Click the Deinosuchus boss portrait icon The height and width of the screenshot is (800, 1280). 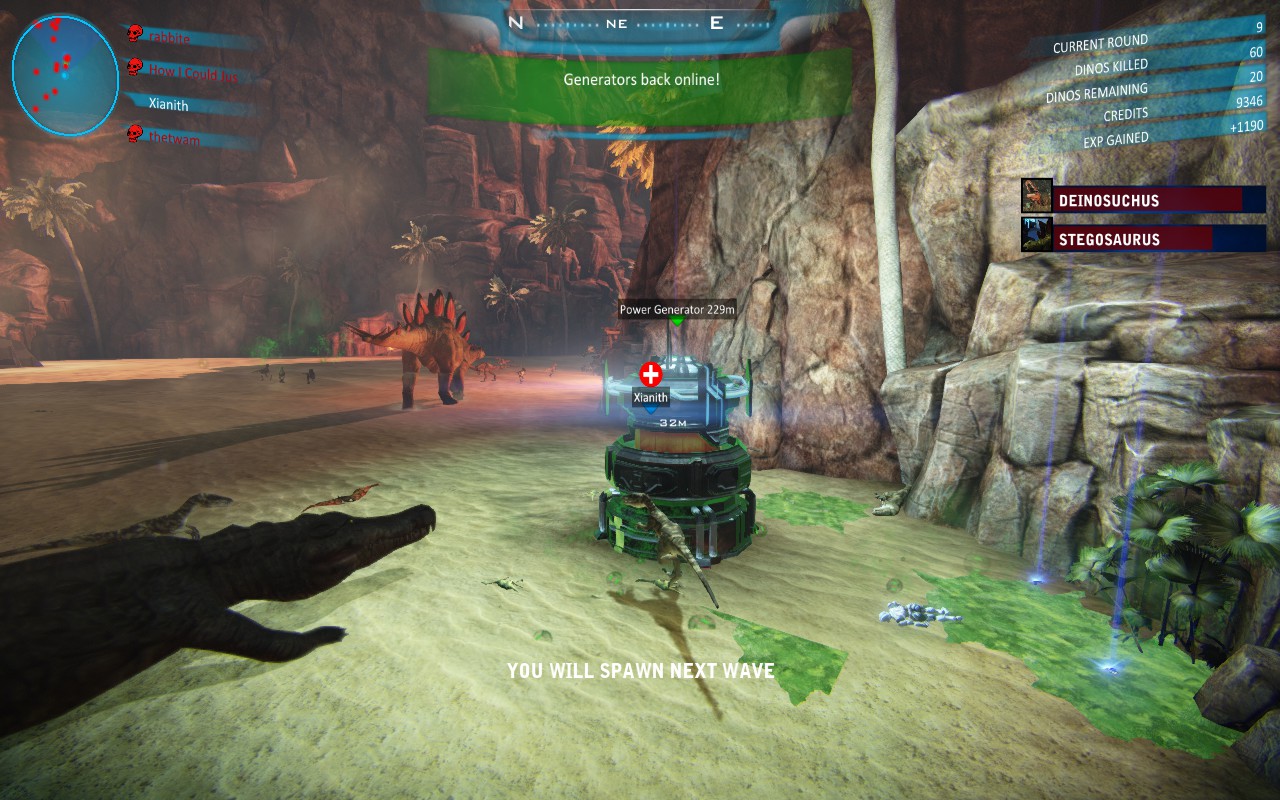(1037, 197)
